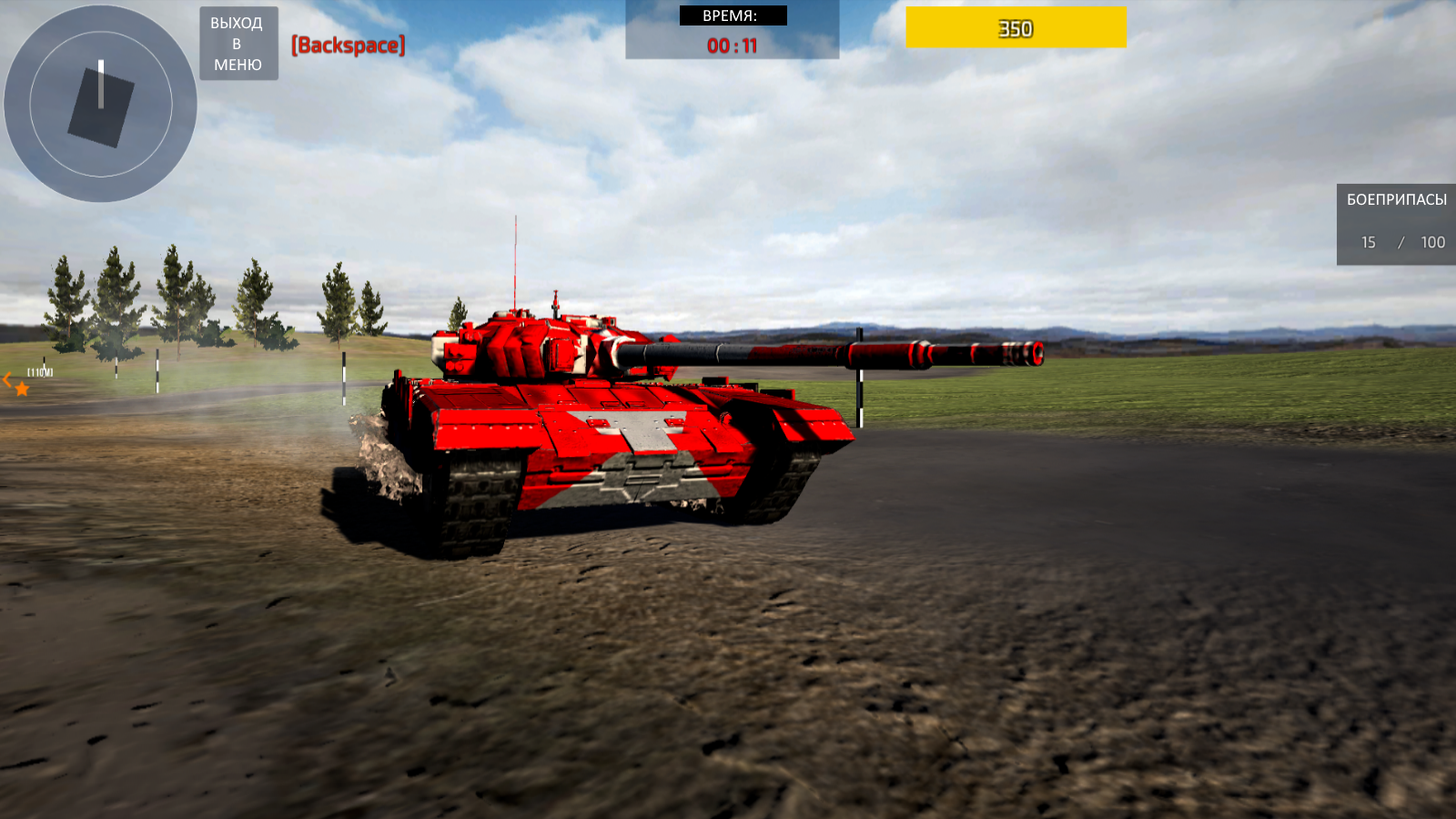Click the compass minimap indicator
The height and width of the screenshot is (819, 1456).
[x=100, y=103]
